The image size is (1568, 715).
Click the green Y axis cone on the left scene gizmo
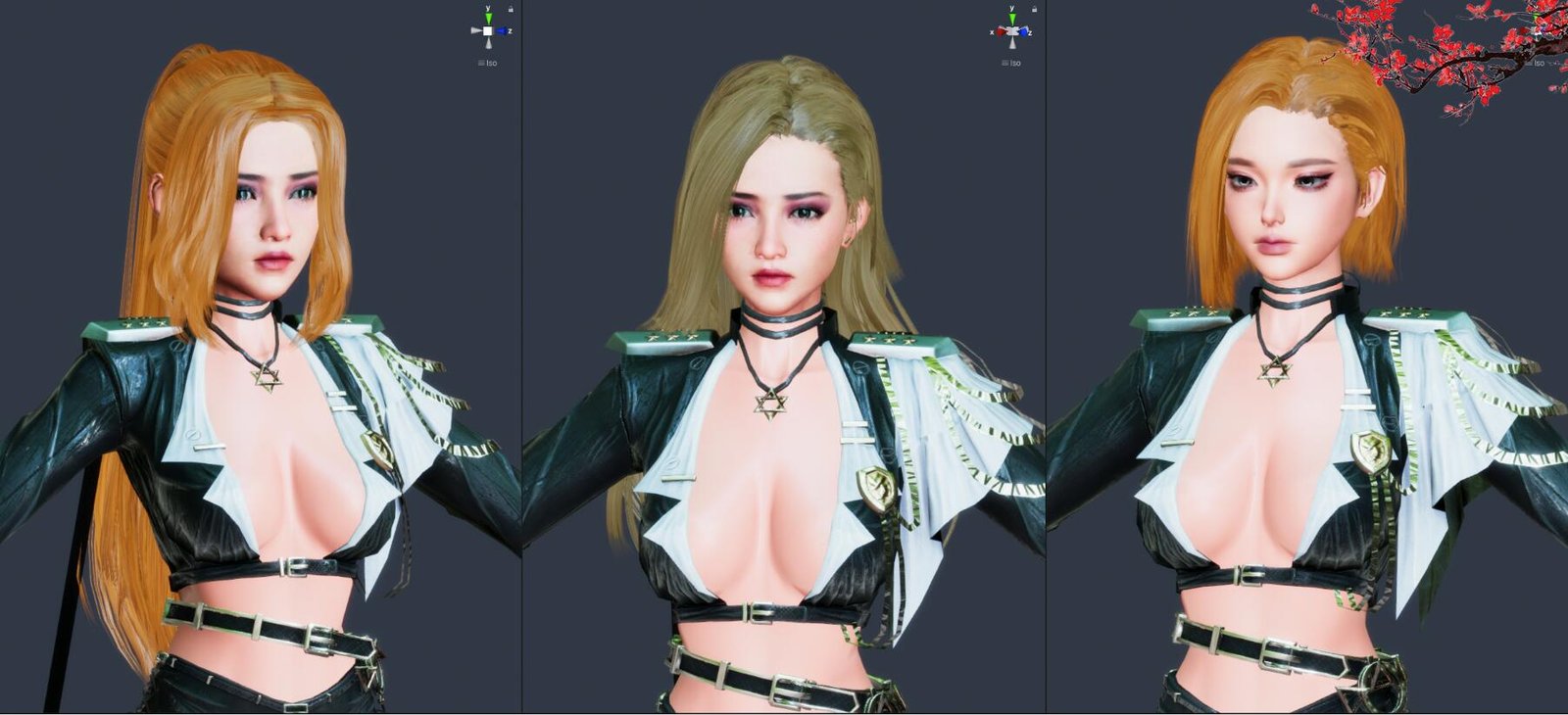click(488, 17)
